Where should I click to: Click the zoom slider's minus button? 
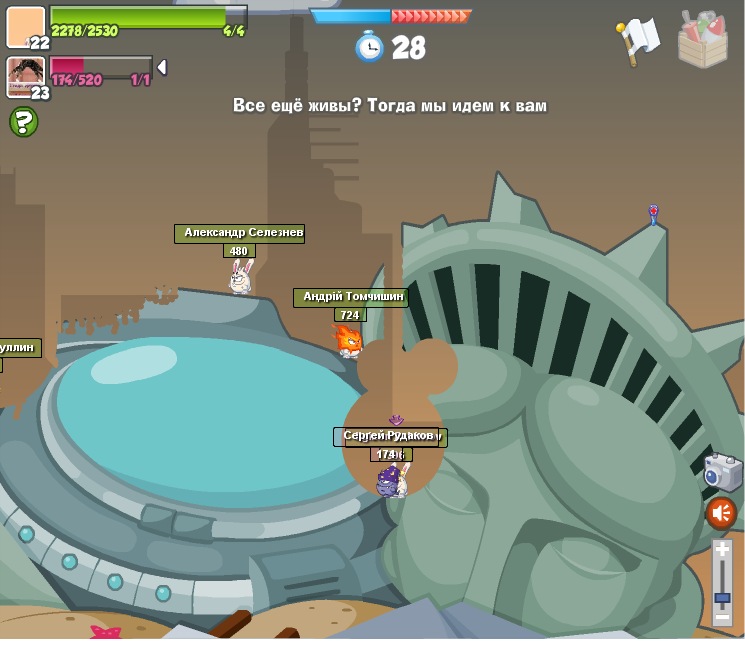[722, 618]
